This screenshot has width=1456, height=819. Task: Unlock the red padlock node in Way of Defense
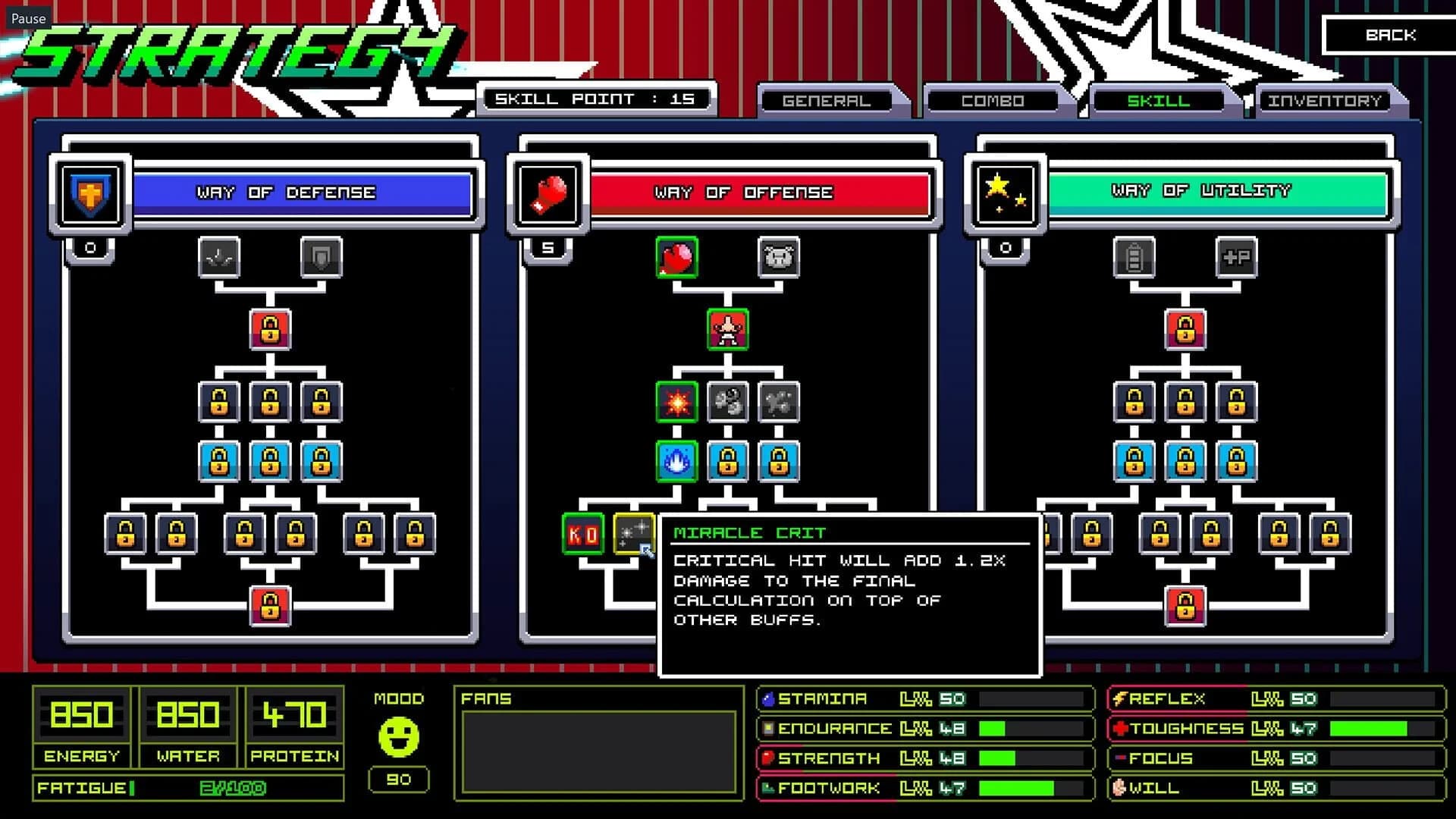point(270,328)
